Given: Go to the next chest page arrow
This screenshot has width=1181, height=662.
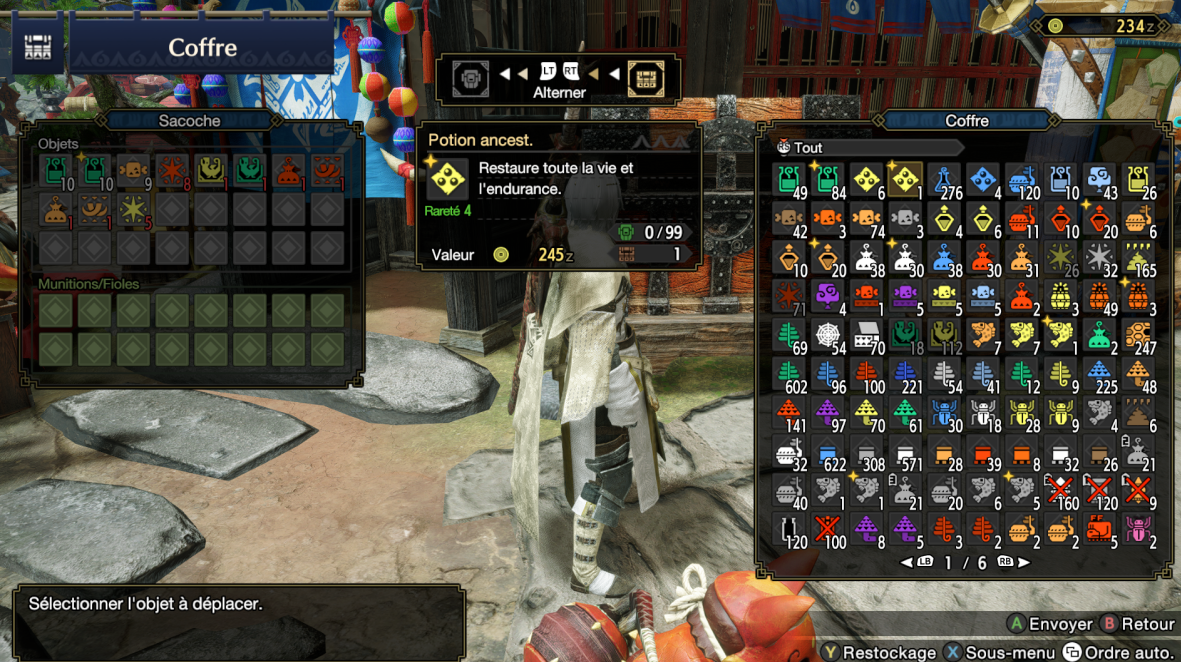Looking at the screenshot, I should 1023,562.
